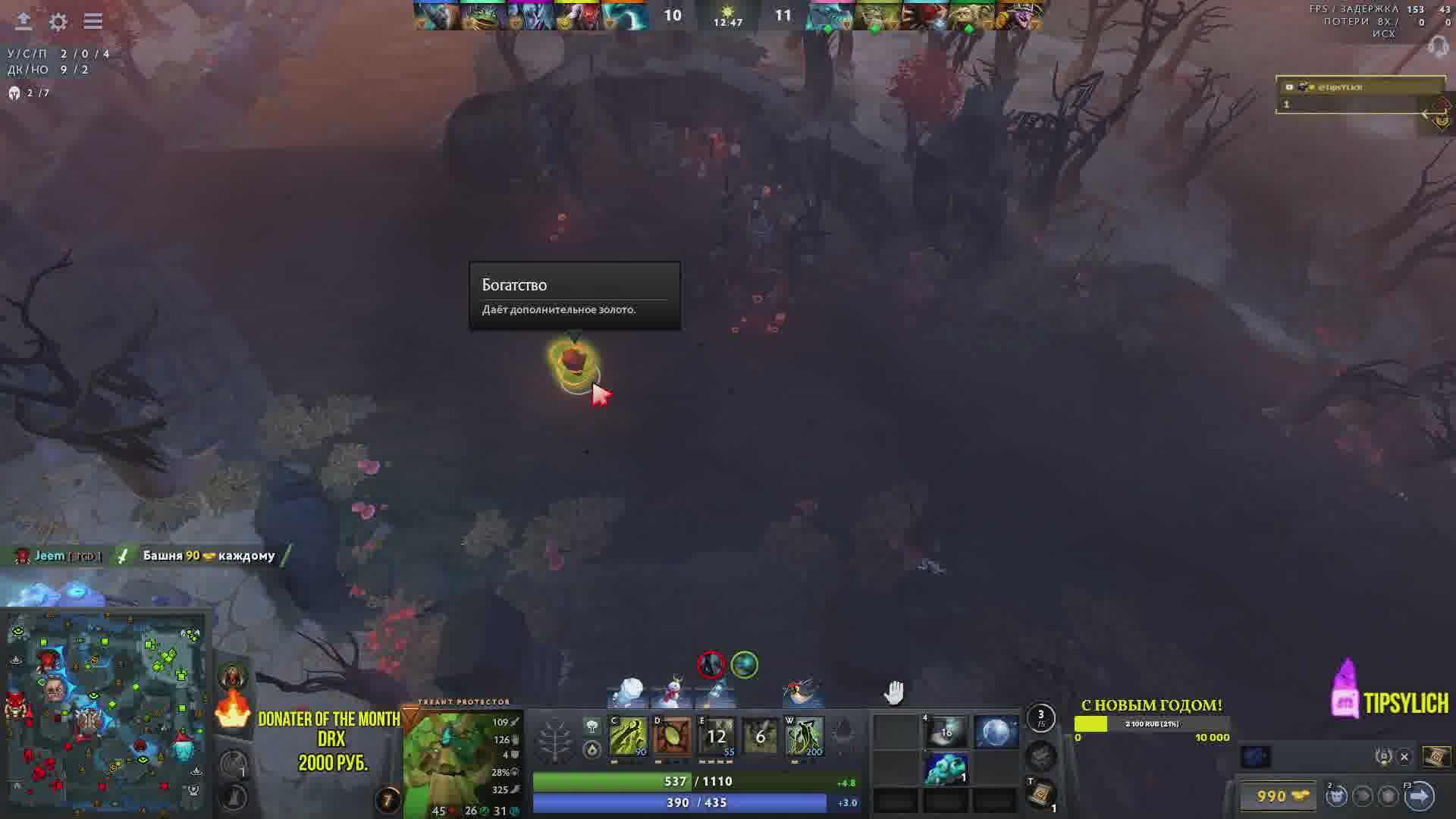Activate Living Armor ability (E)
Viewport: 1456px width, 819px height.
[716, 736]
